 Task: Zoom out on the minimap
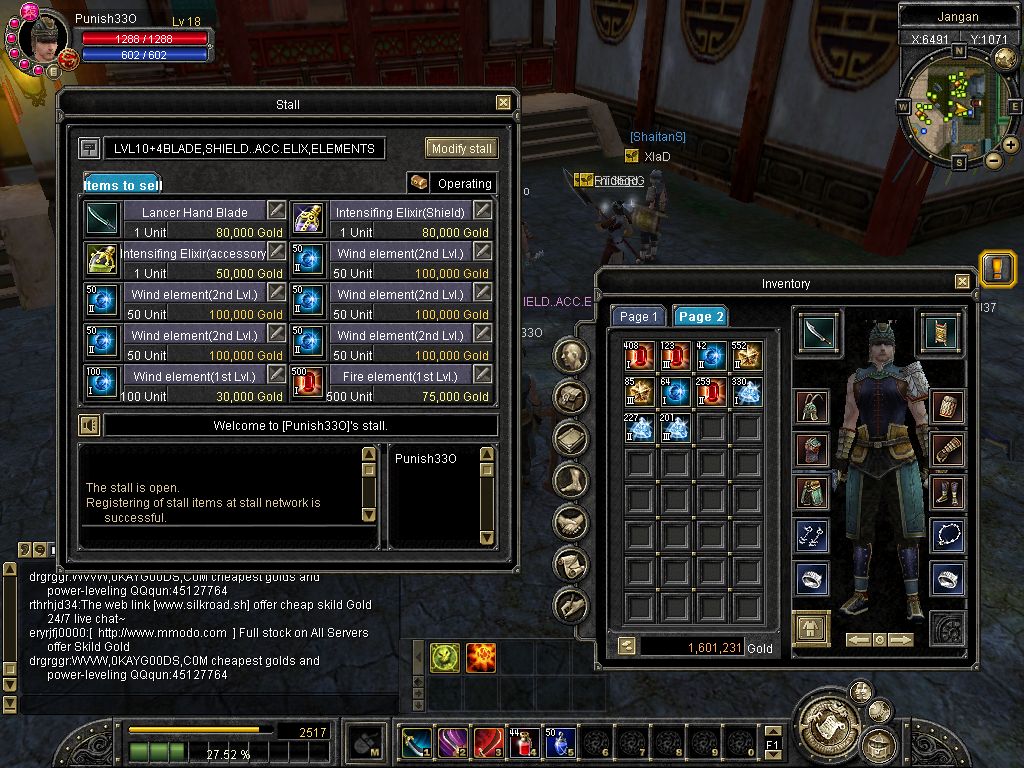click(x=993, y=160)
